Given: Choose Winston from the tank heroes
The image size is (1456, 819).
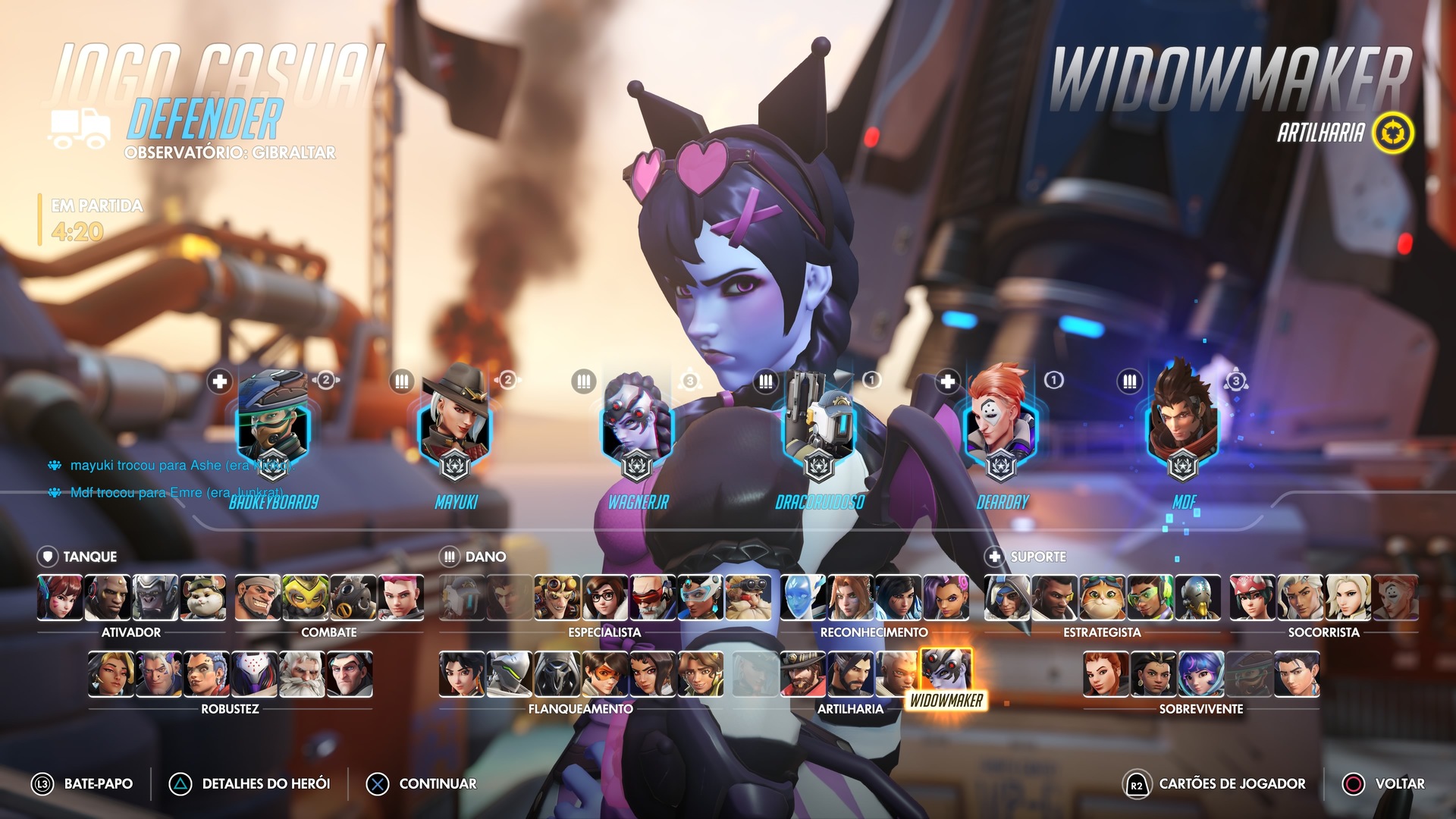Looking at the screenshot, I should tap(155, 598).
